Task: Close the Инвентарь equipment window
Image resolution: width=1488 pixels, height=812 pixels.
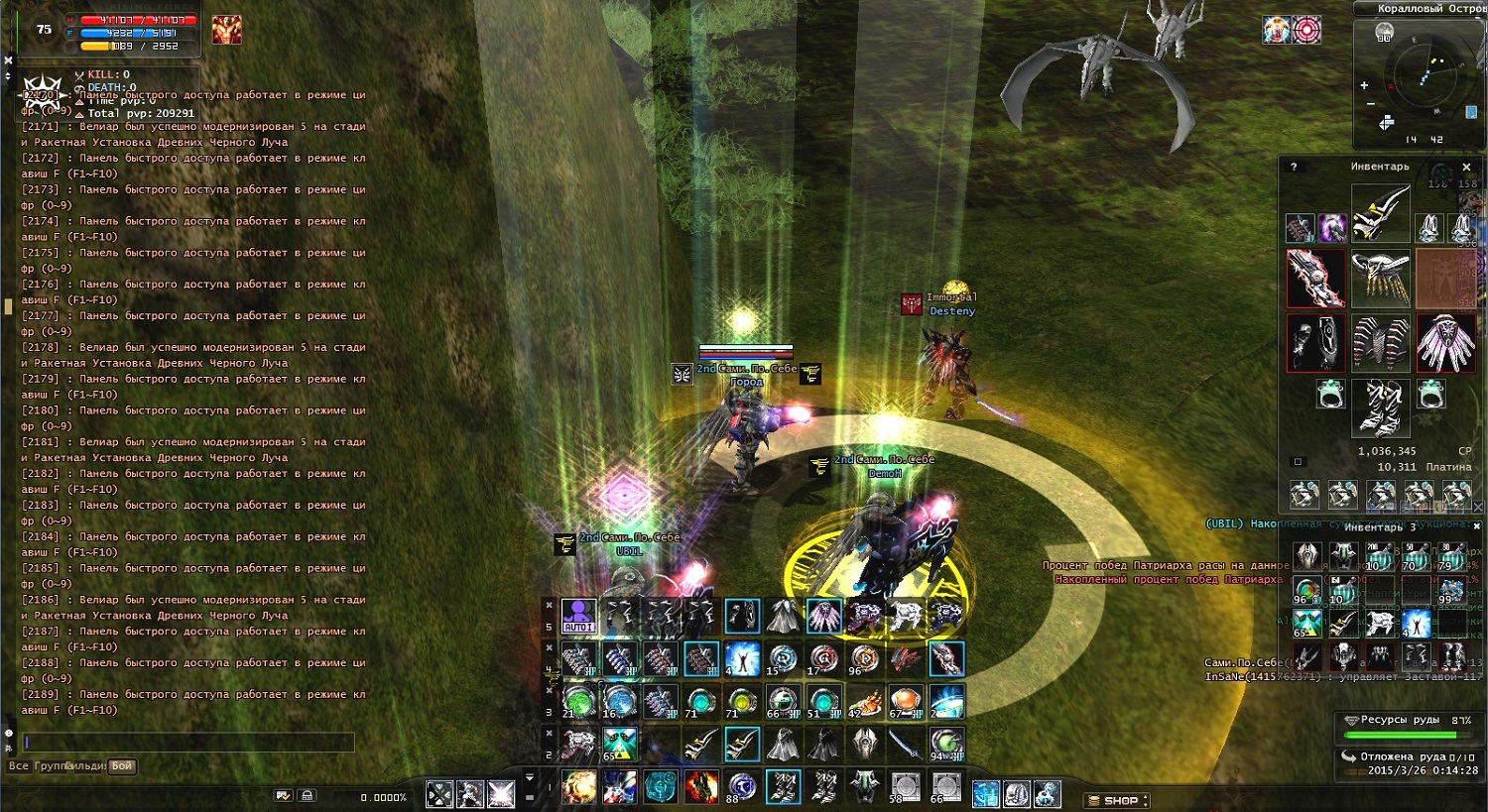Action: click(x=1466, y=167)
